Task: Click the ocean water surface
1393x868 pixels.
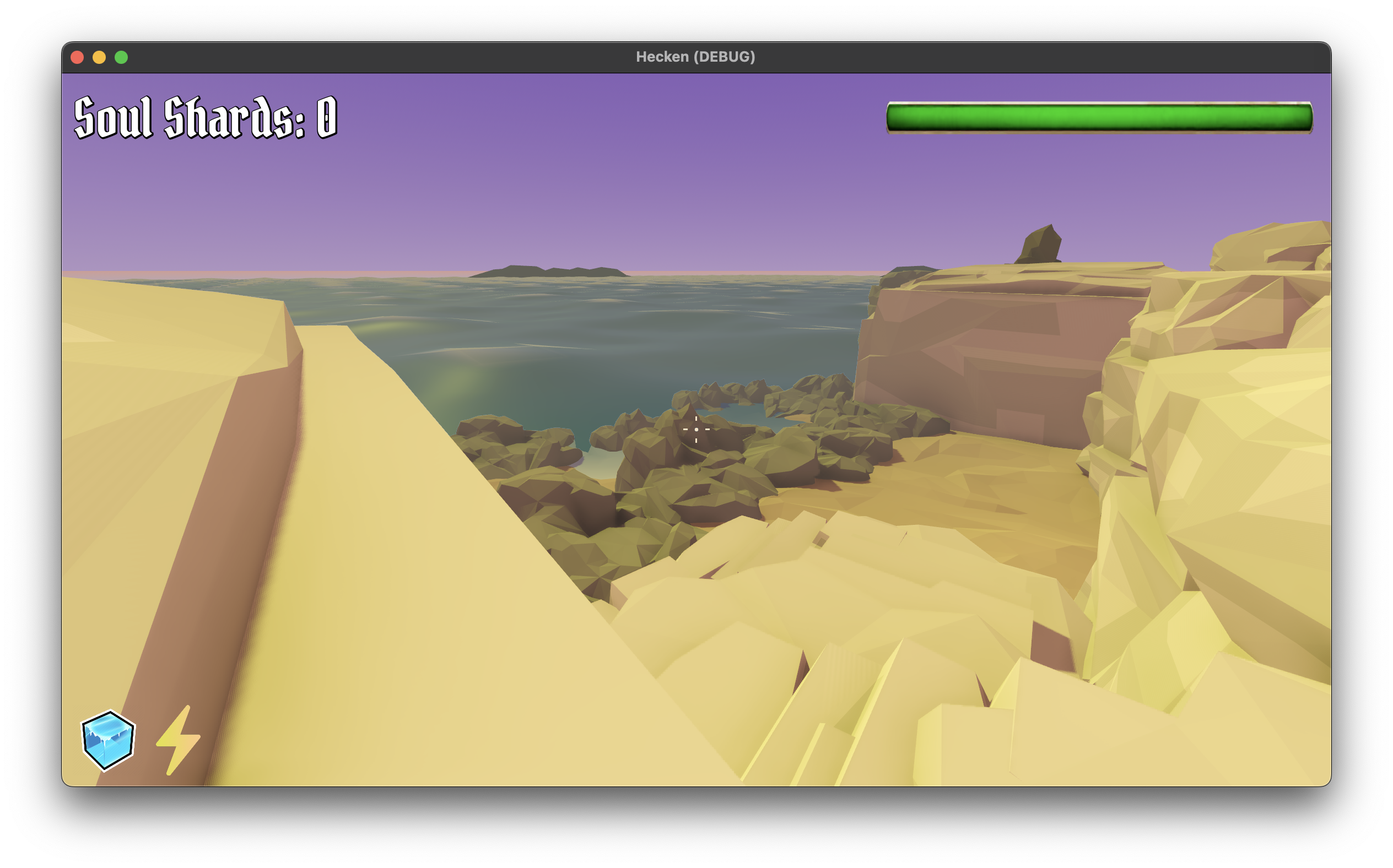Action: (631, 333)
